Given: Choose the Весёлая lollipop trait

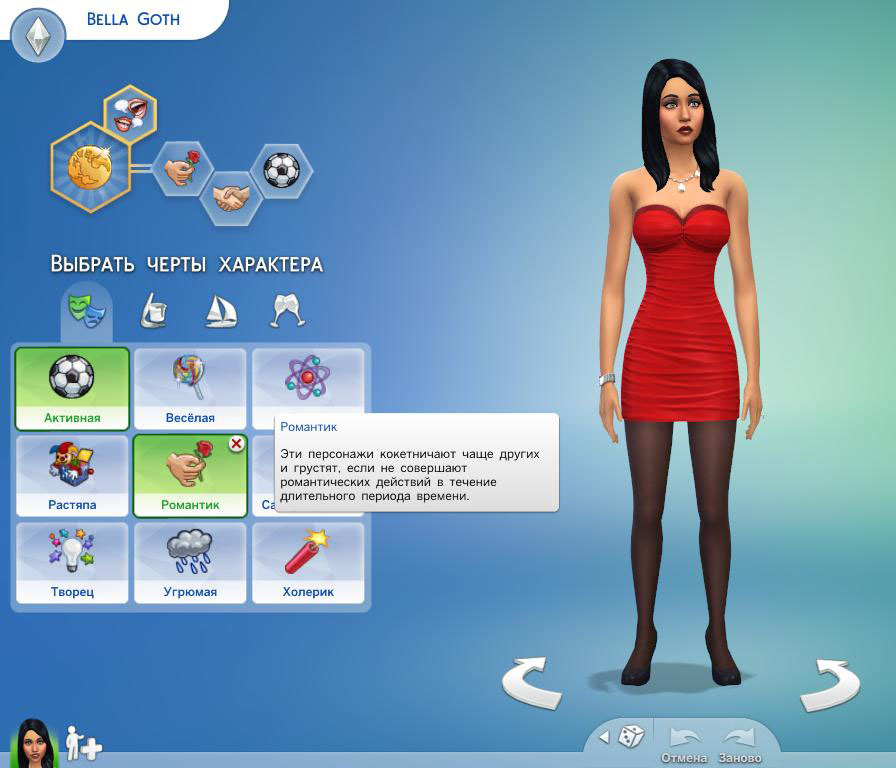Looking at the screenshot, I should pyautogui.click(x=190, y=388).
